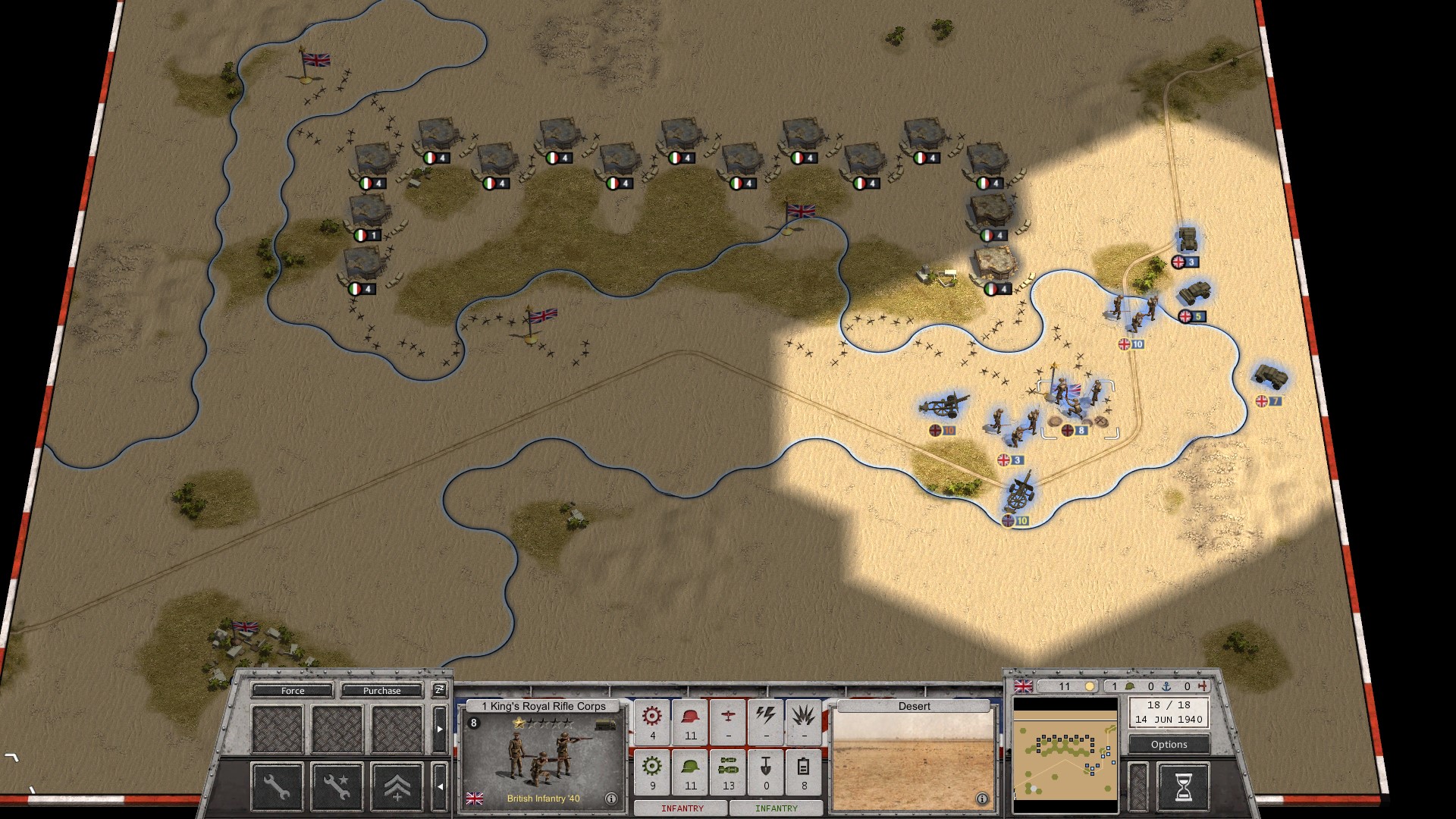Click the left arrow beside the repair buttons
This screenshot has height=819, width=1456.
pyautogui.click(x=439, y=786)
